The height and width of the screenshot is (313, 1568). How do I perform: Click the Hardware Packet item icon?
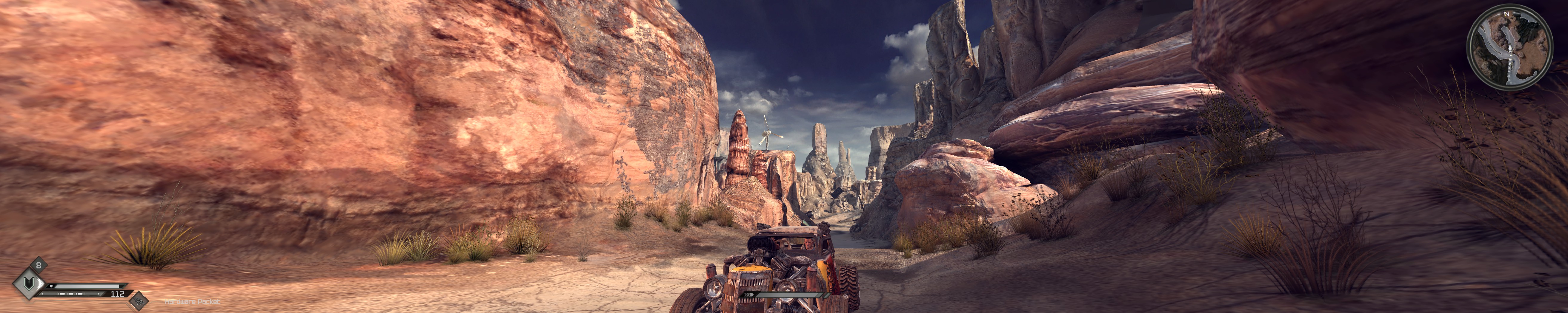tap(139, 300)
